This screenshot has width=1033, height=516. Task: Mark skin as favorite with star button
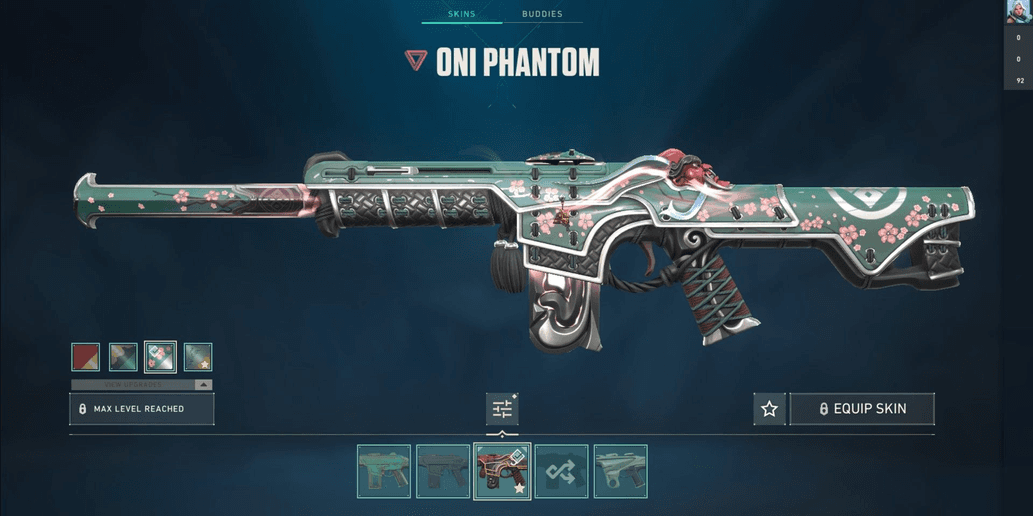pos(769,409)
